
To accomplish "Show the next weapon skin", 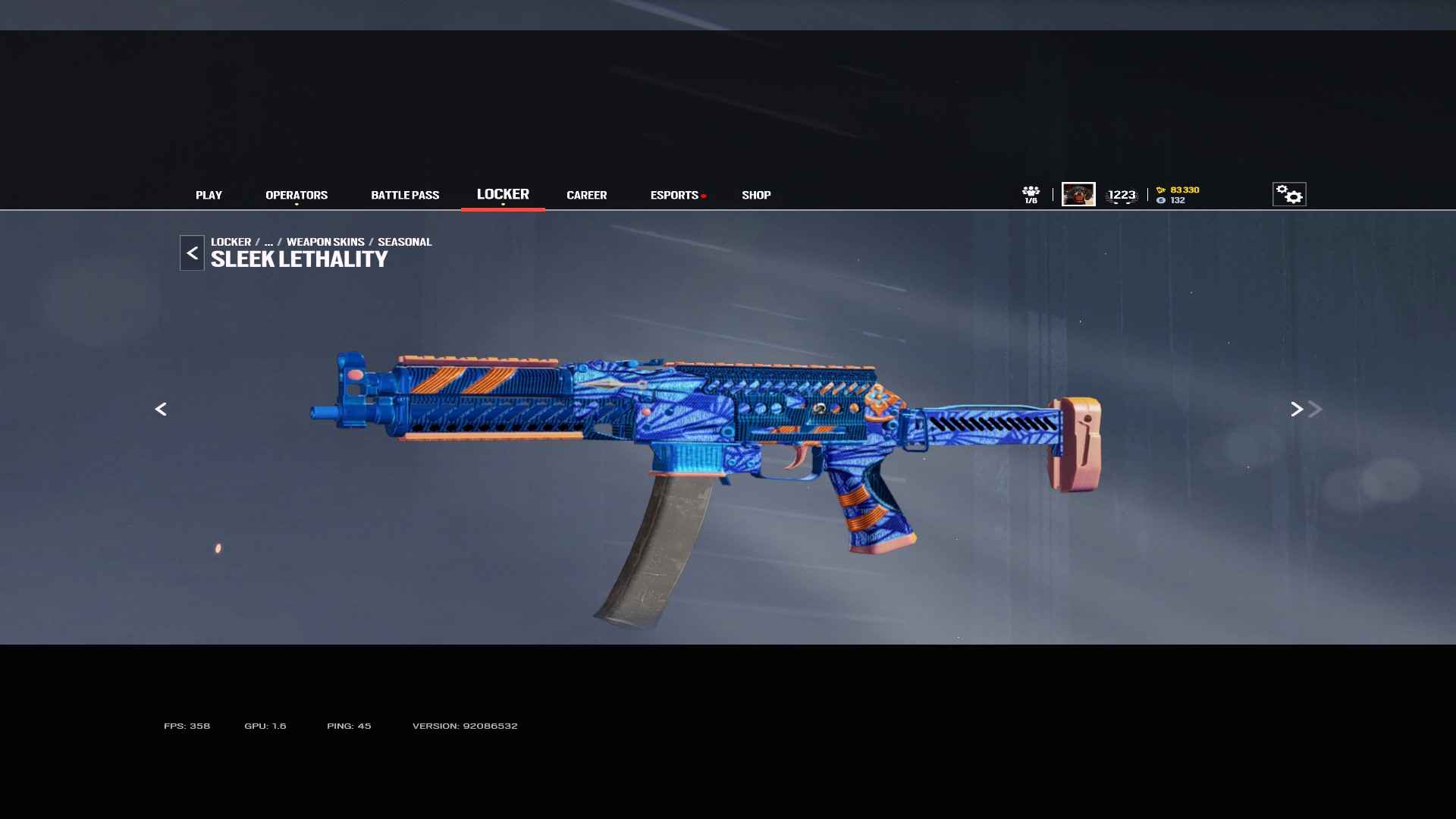I will [1297, 409].
